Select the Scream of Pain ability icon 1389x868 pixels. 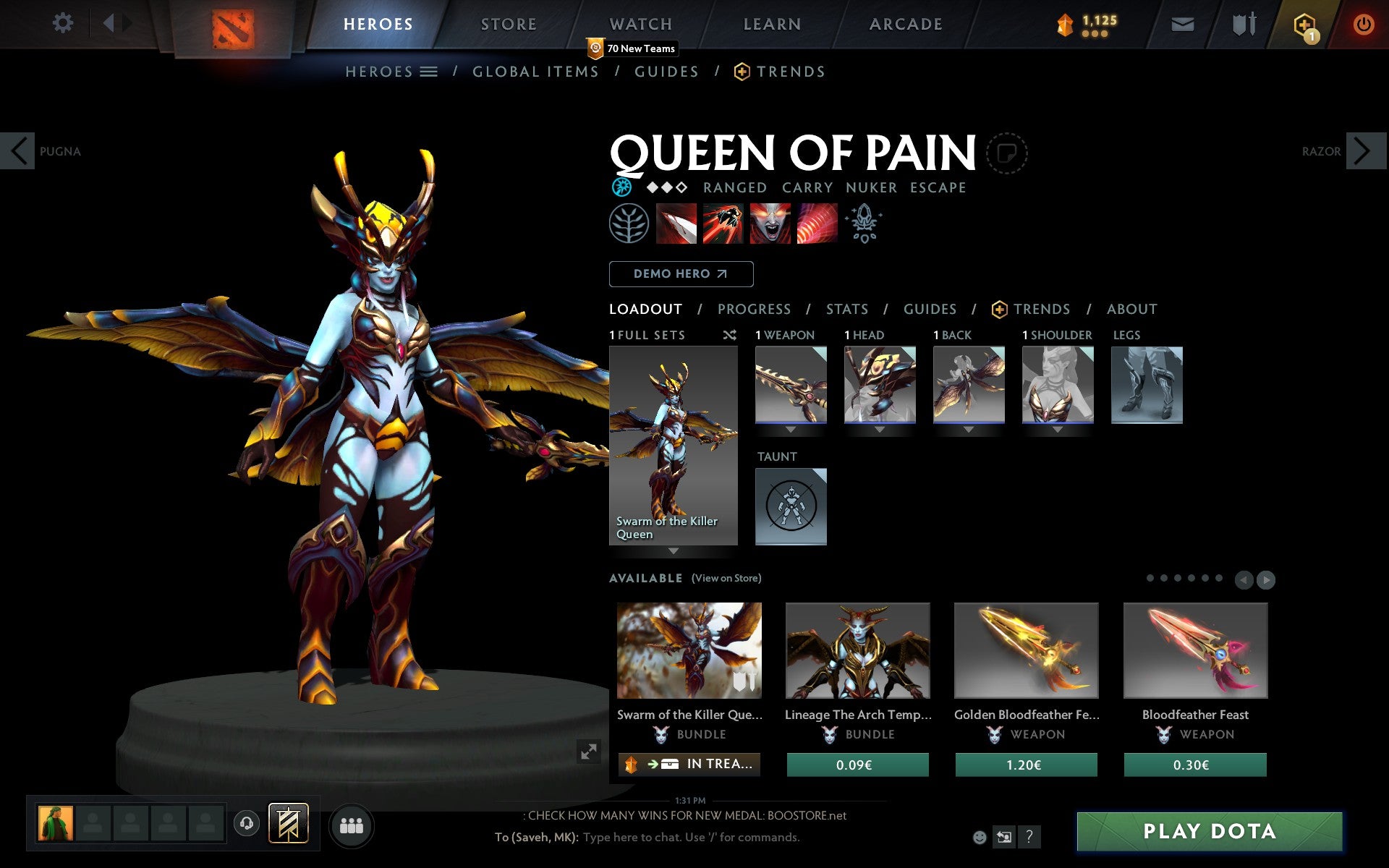pos(770,224)
